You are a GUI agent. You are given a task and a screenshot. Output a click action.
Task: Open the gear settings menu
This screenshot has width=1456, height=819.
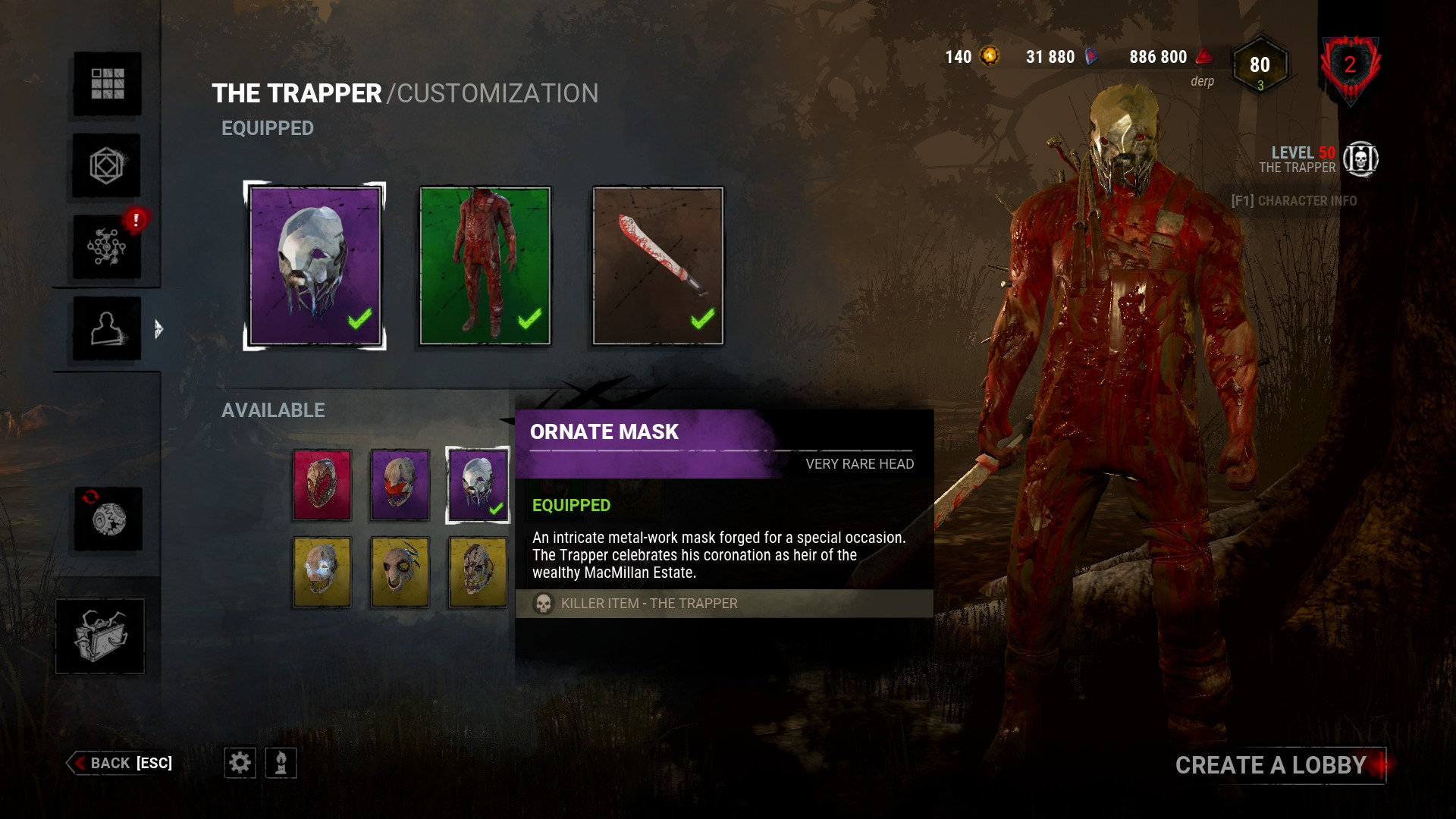point(240,763)
